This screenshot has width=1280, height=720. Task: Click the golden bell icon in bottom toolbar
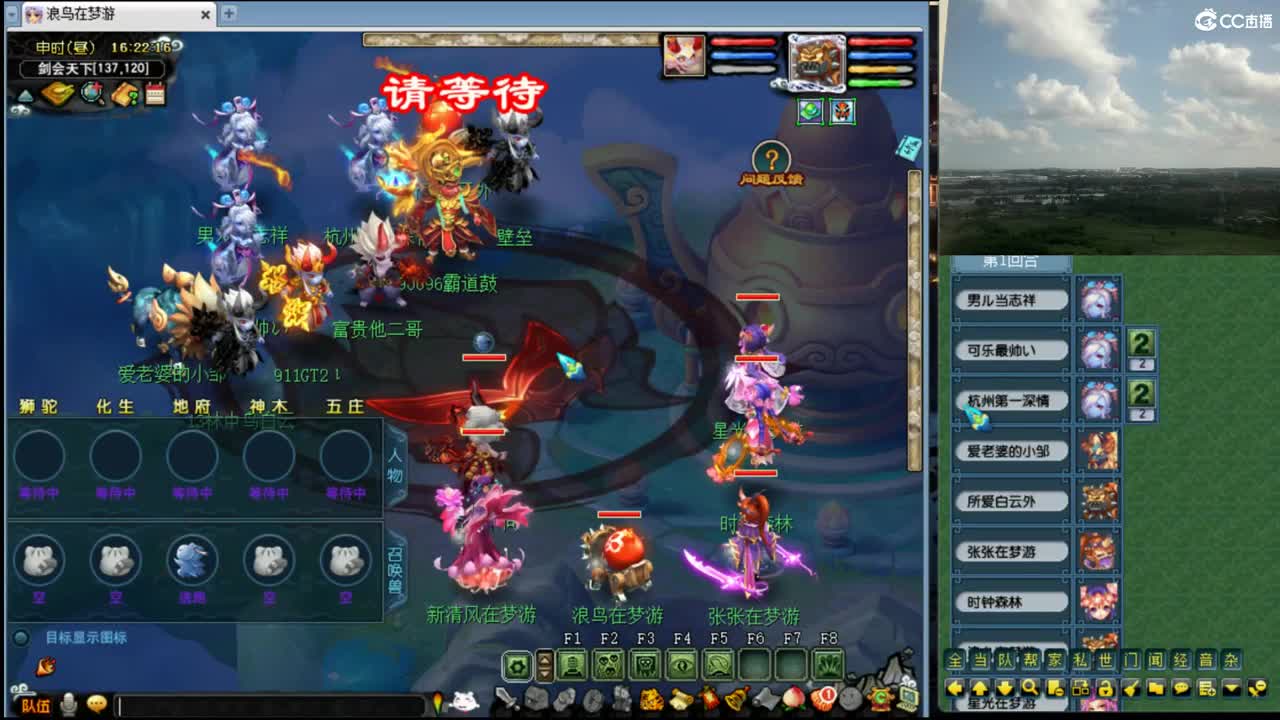(x=736, y=700)
